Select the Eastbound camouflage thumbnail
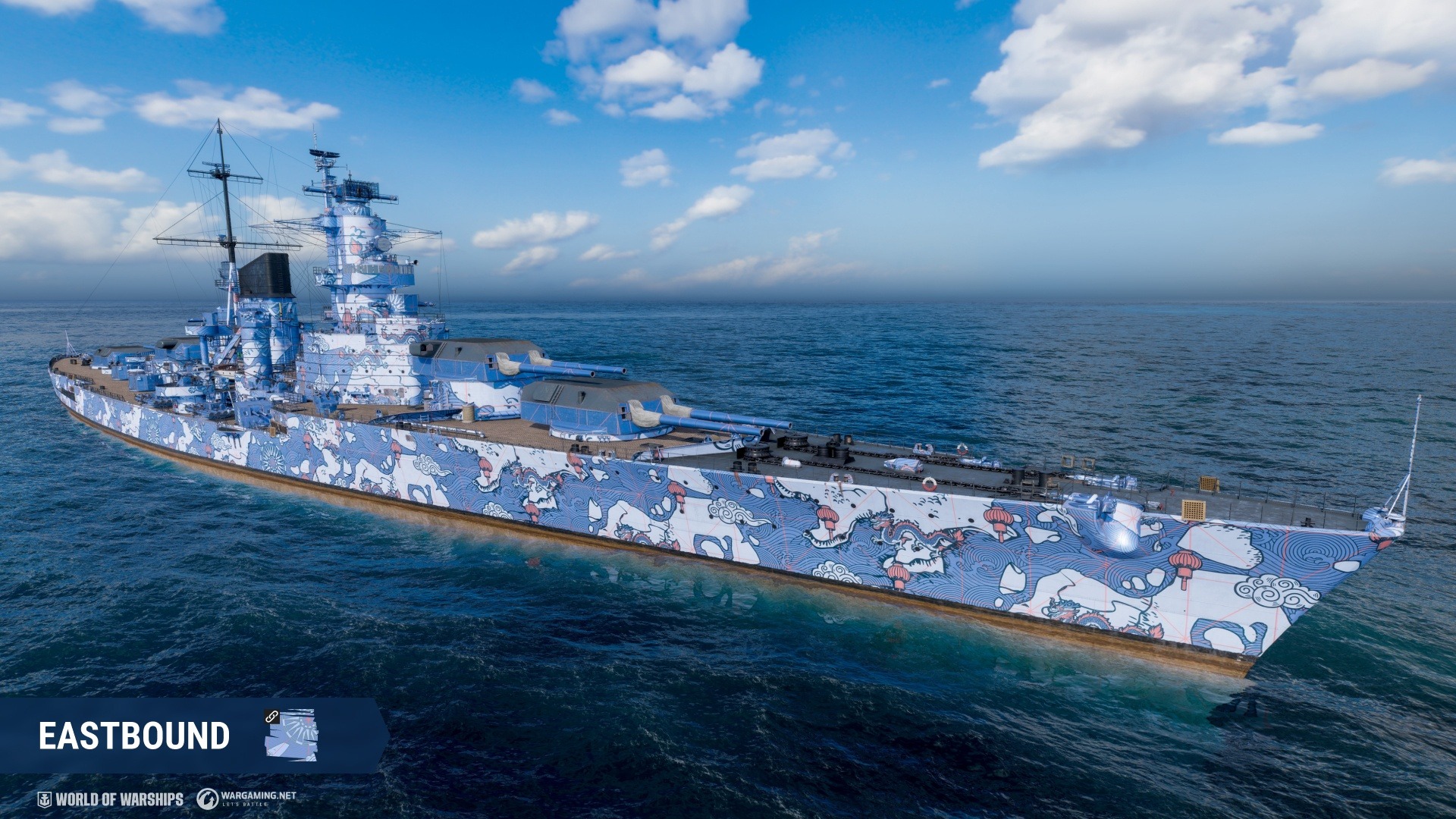 (x=291, y=734)
